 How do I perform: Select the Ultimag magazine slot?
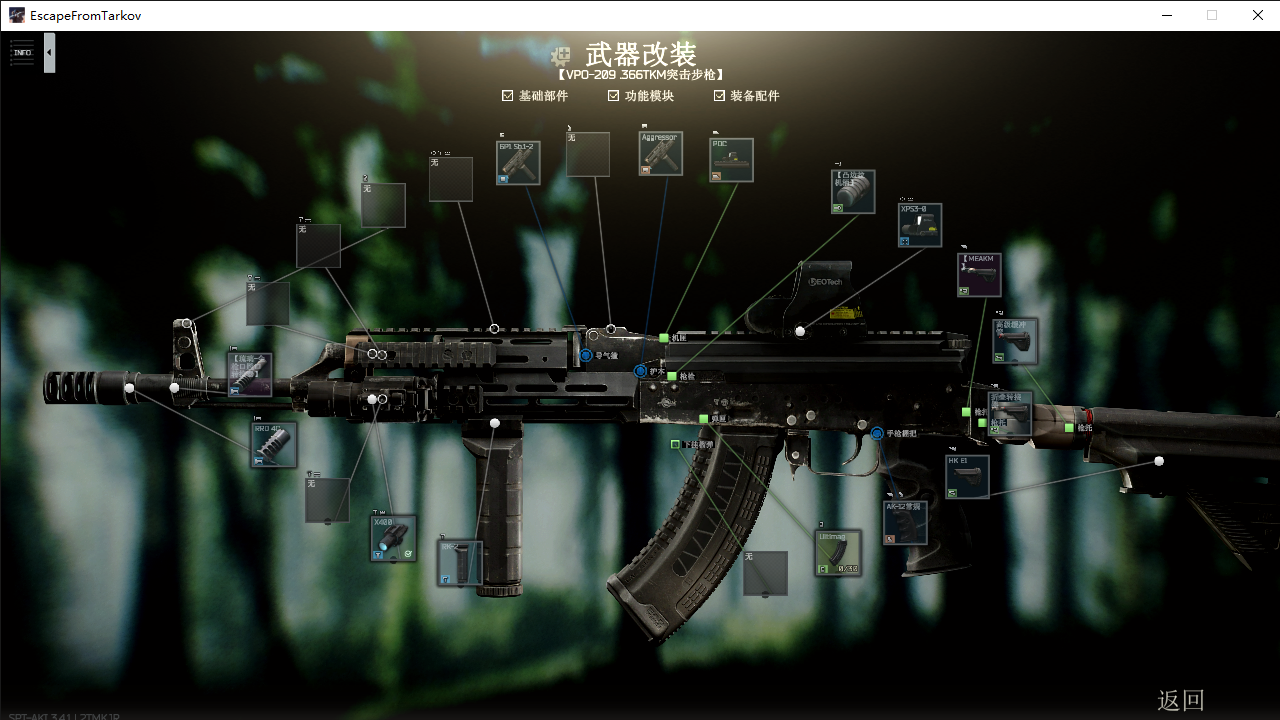point(838,553)
